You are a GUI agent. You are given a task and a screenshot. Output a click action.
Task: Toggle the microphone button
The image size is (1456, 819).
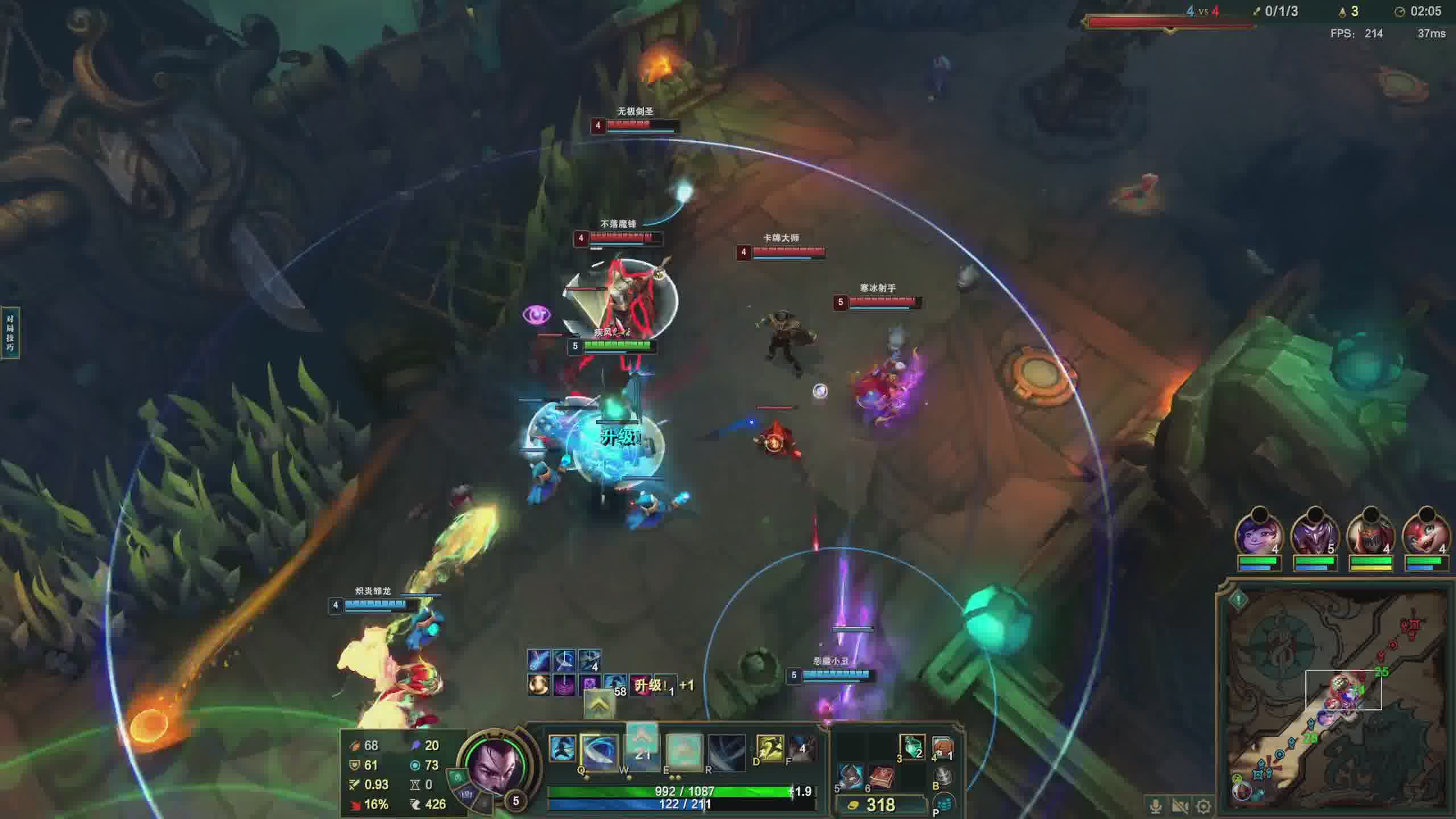pyautogui.click(x=1156, y=806)
